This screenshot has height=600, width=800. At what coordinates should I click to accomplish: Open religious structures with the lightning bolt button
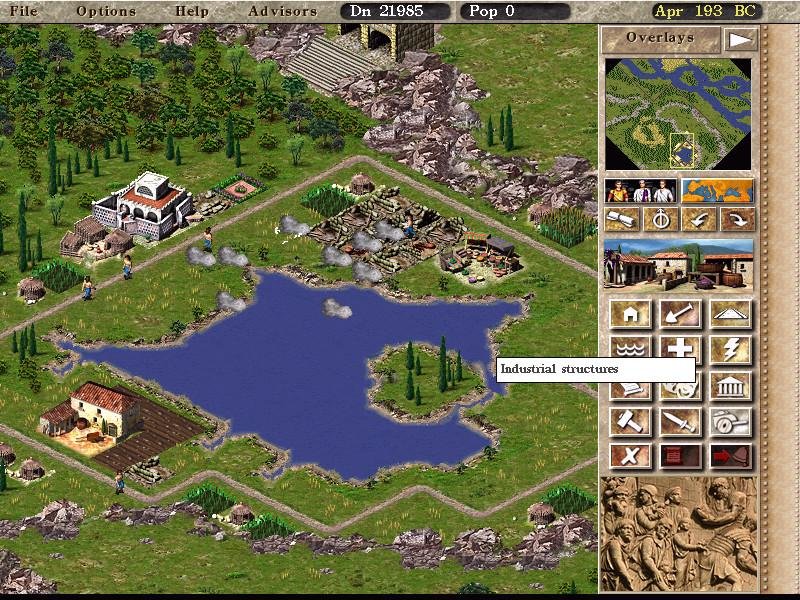[x=731, y=349]
